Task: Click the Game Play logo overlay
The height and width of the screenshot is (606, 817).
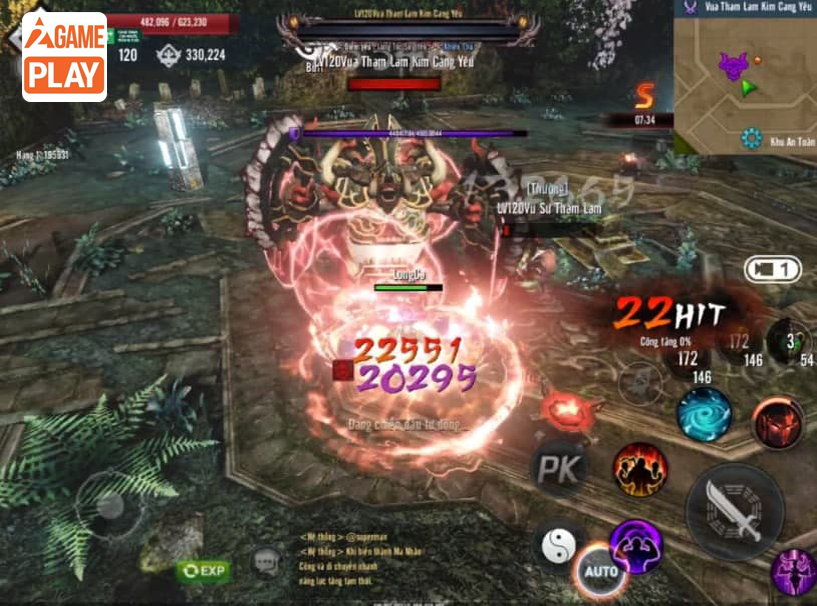Action: pyautogui.click(x=64, y=57)
